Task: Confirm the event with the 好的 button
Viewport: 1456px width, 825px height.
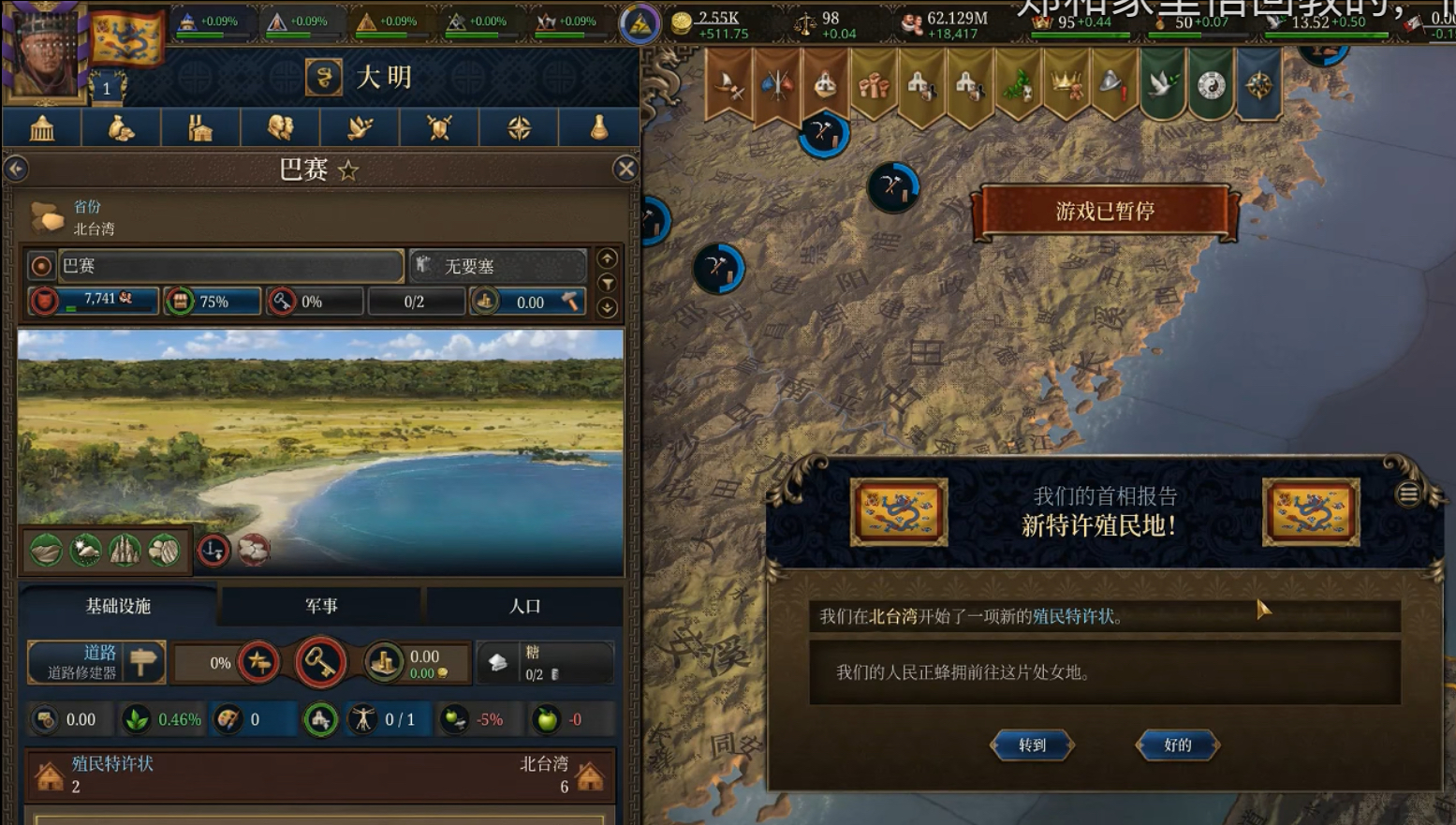Action: point(1176,744)
